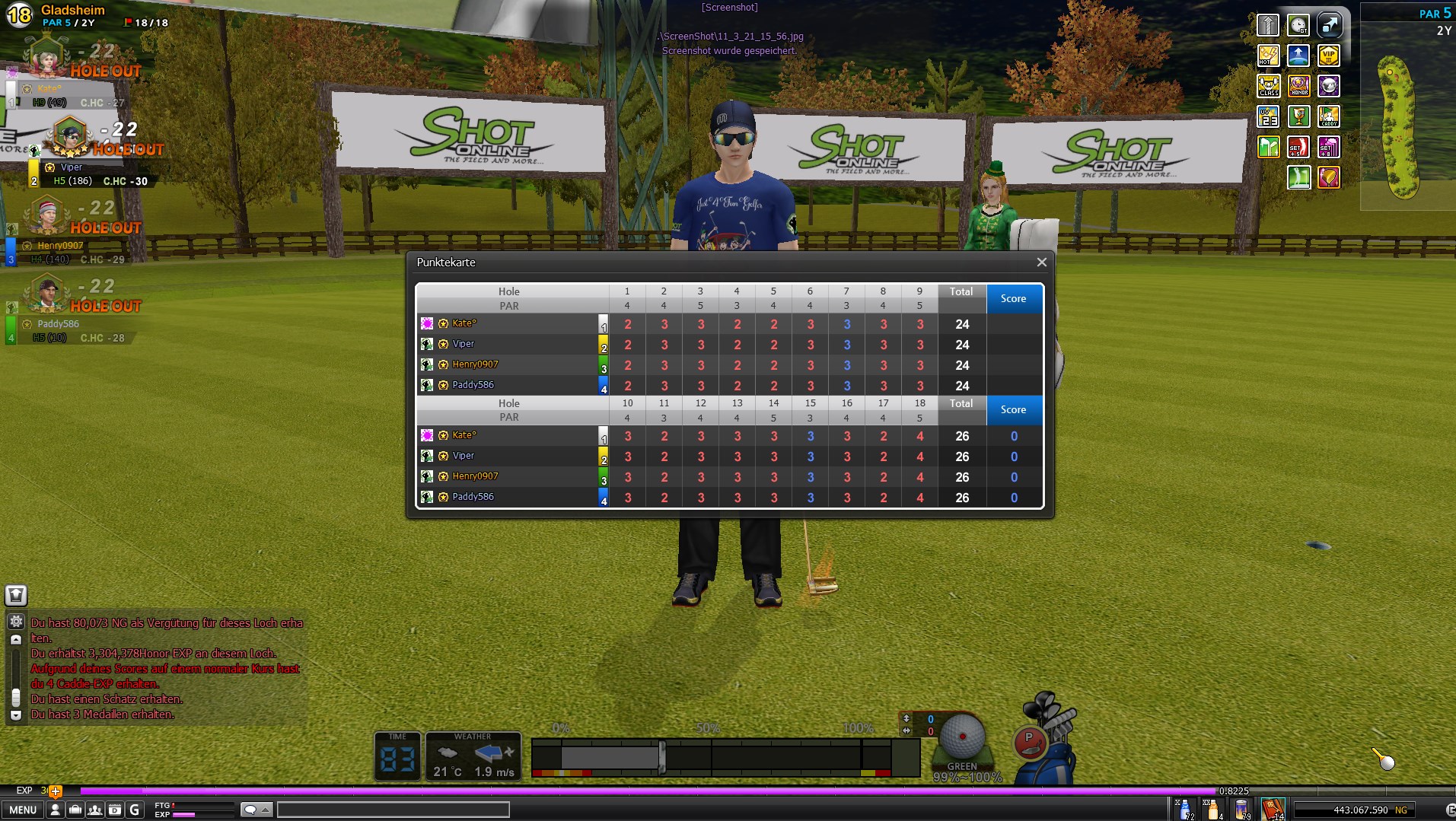Select the golden trophy cup icon
1456x821 pixels.
tap(1298, 116)
